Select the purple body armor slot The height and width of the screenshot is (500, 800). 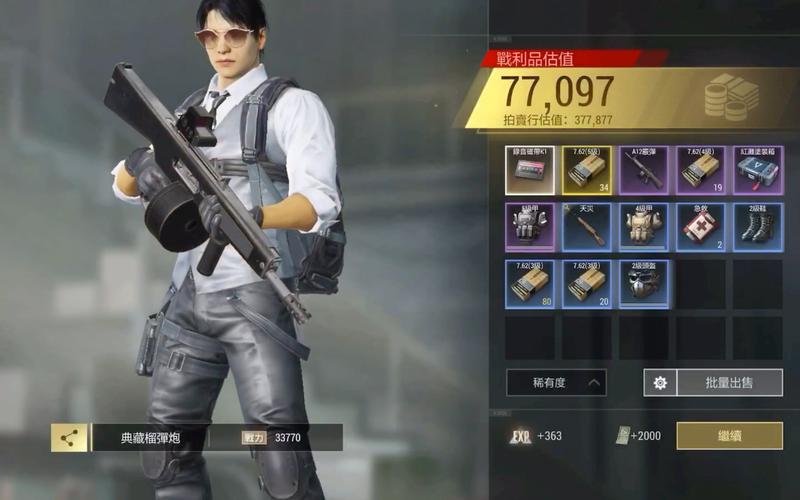tap(530, 226)
